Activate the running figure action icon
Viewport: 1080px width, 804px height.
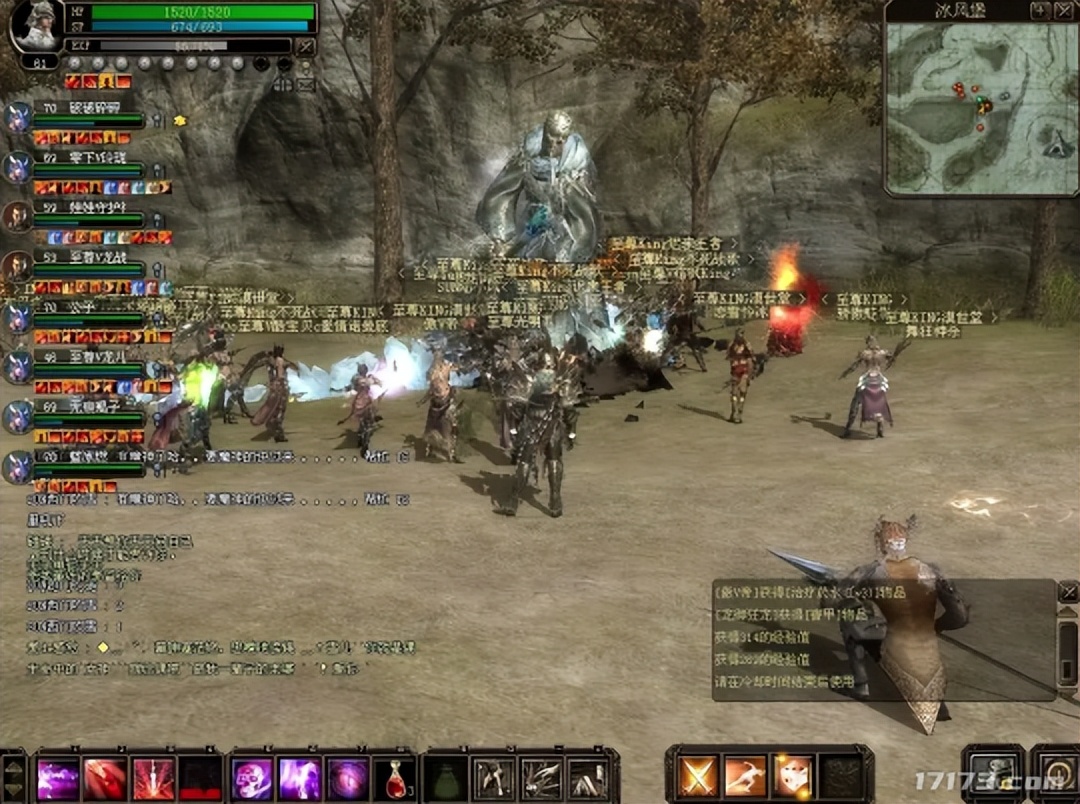tap(745, 776)
